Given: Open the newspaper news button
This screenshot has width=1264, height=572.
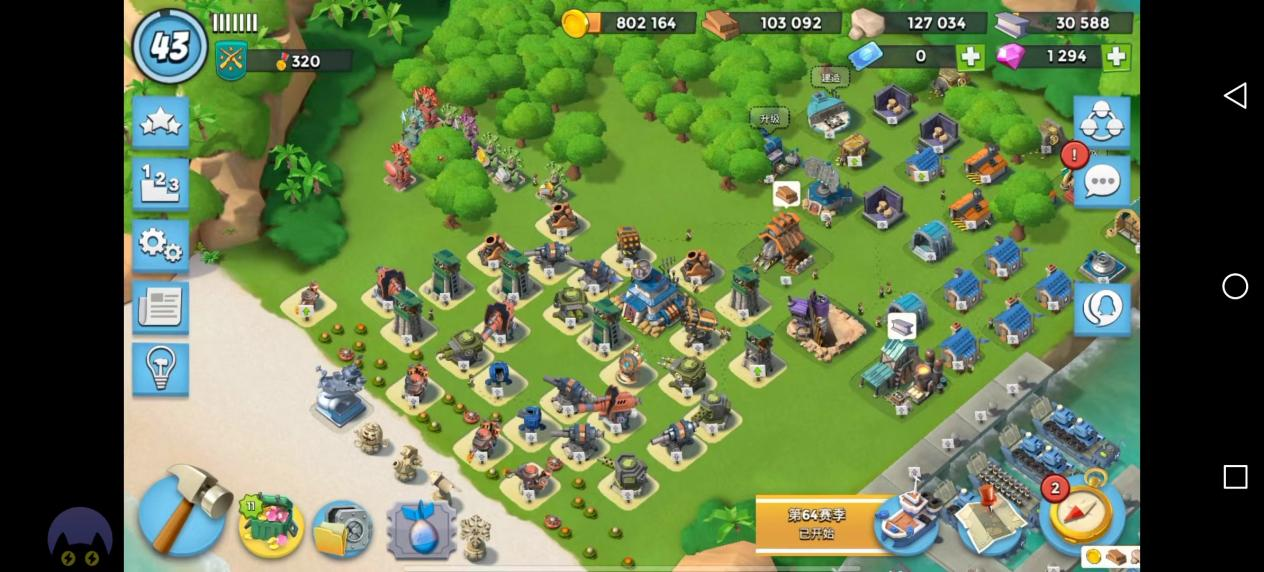Looking at the screenshot, I should click(160, 307).
